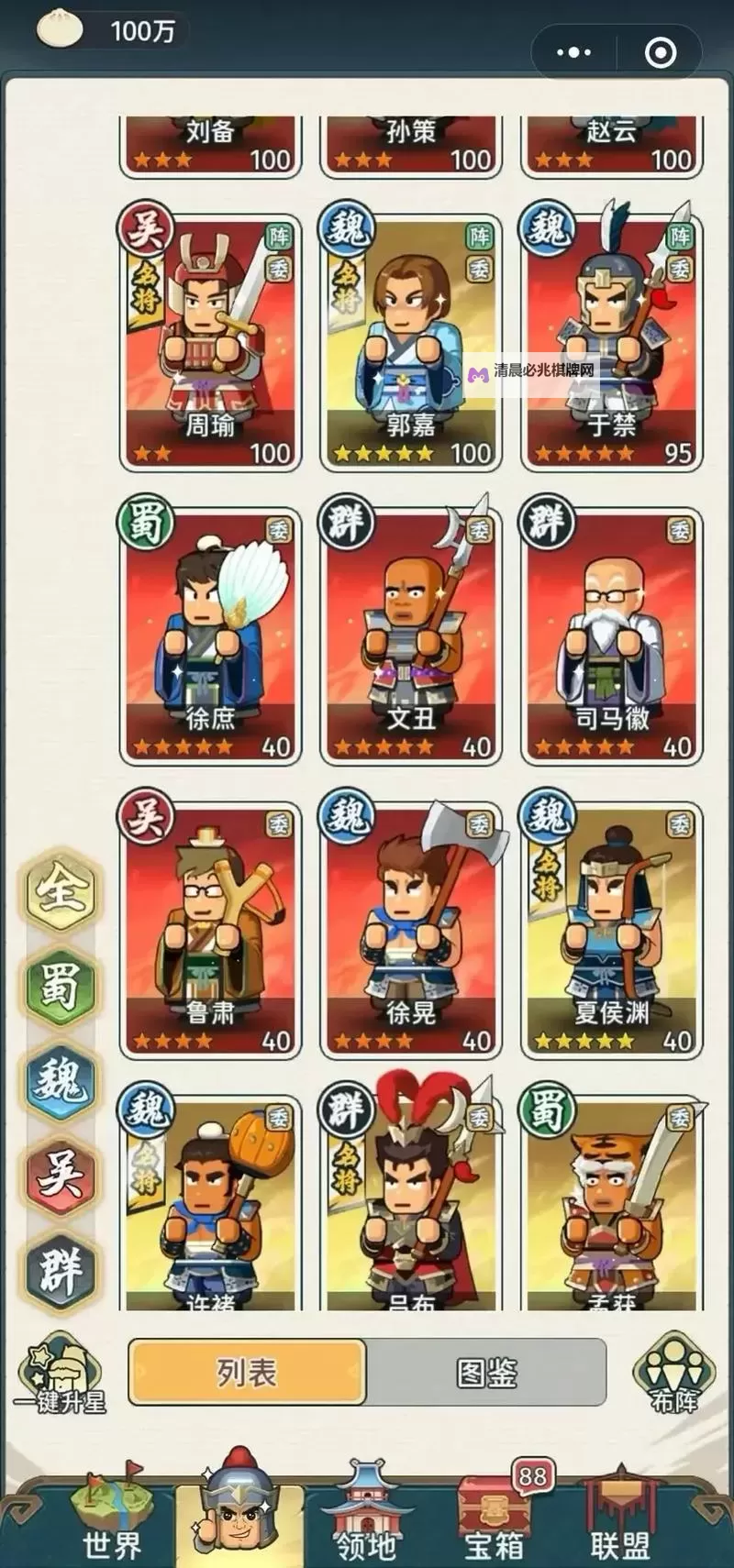This screenshot has width=734, height=1568.
Task: Open the mini program three-dot menu
Action: click(x=574, y=52)
